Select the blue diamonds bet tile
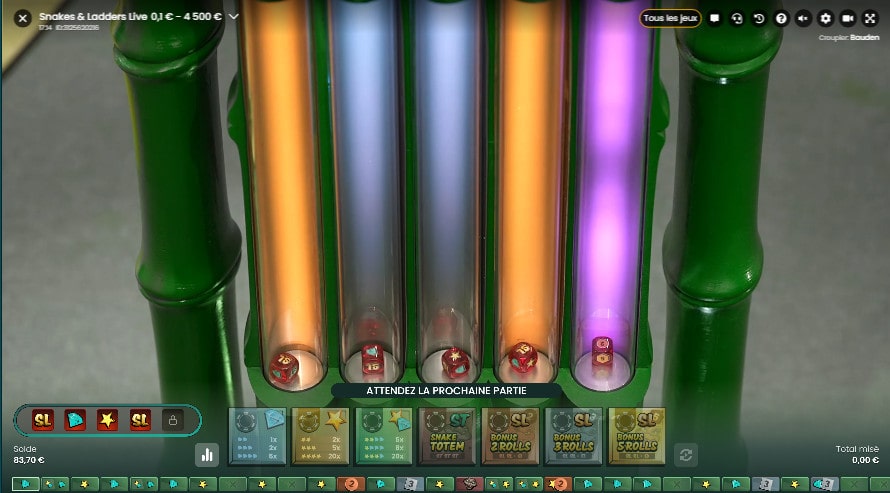The image size is (890, 493). click(258, 436)
